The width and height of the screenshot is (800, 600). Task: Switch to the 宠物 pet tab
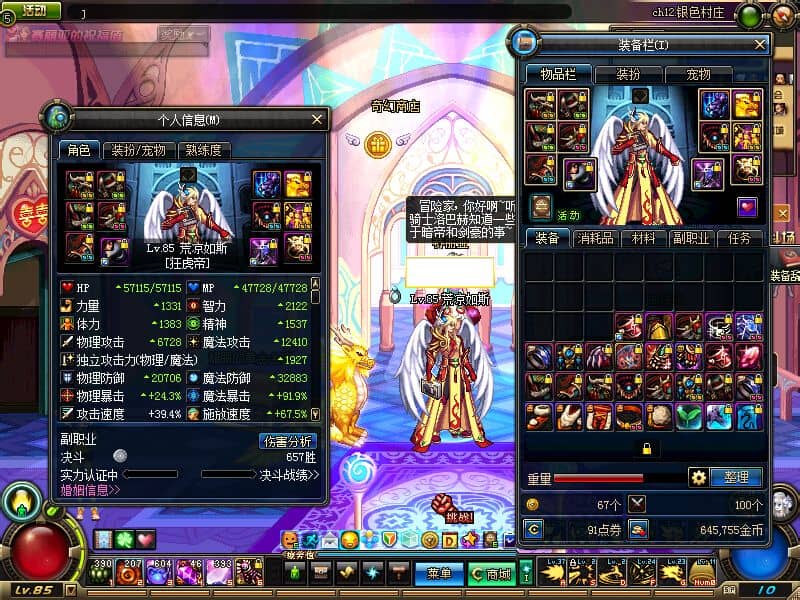tap(698, 75)
